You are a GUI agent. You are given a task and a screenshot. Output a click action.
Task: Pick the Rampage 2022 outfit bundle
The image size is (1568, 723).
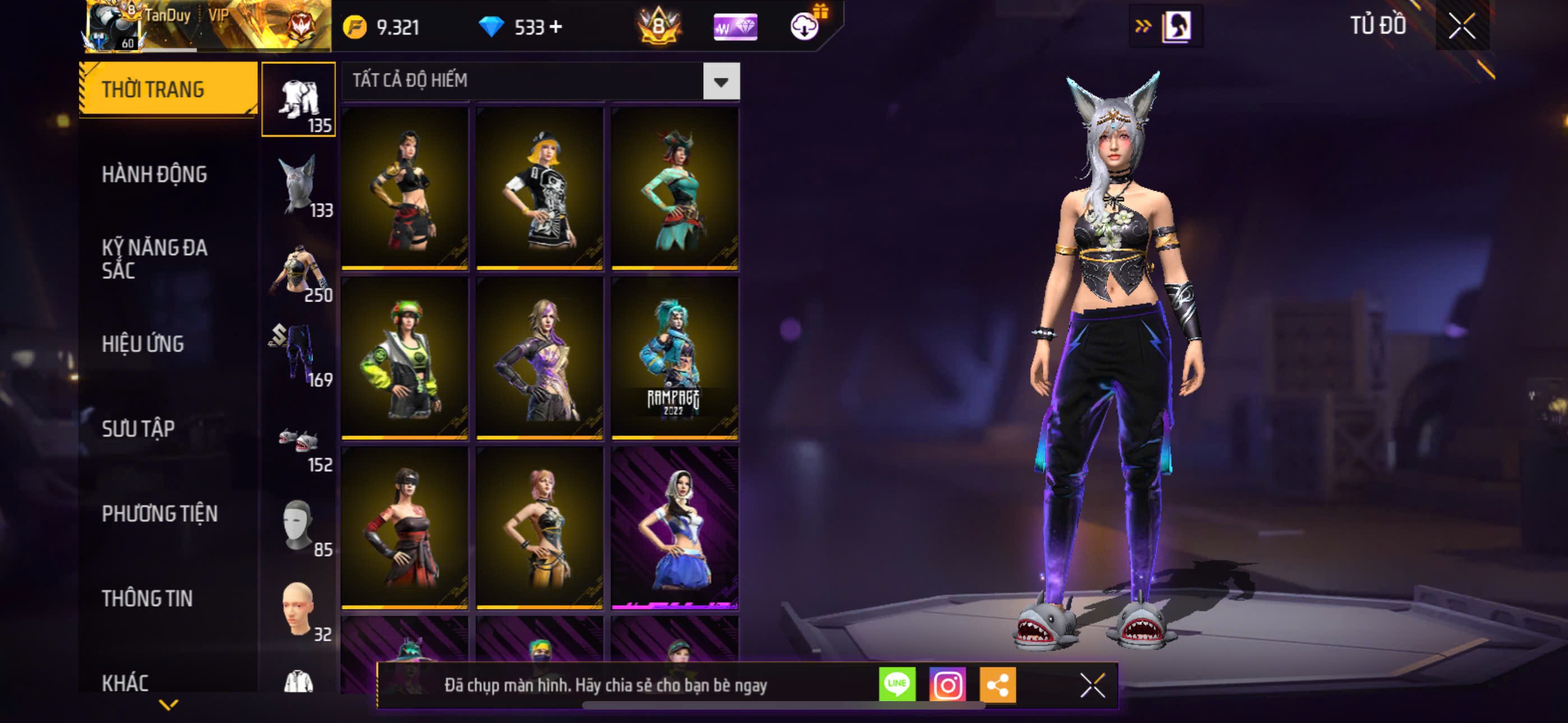pos(675,358)
